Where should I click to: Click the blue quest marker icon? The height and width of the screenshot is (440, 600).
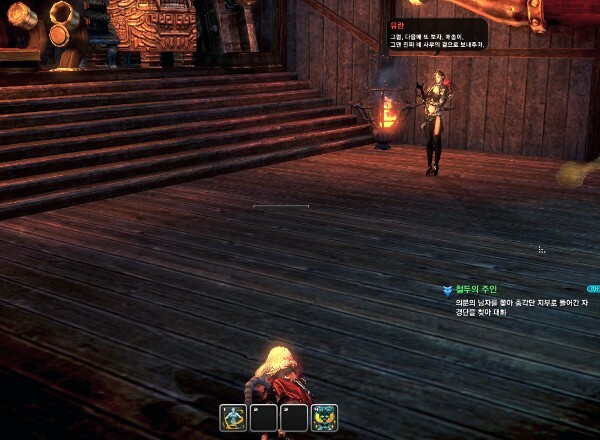(x=447, y=290)
